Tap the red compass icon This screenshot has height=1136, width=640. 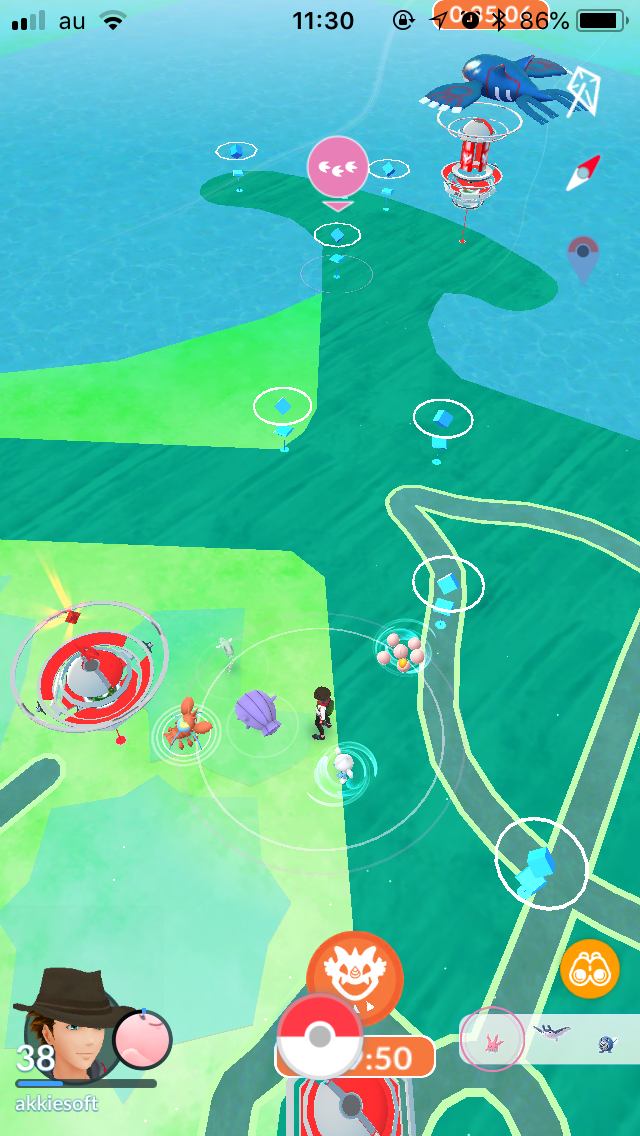[x=583, y=173]
